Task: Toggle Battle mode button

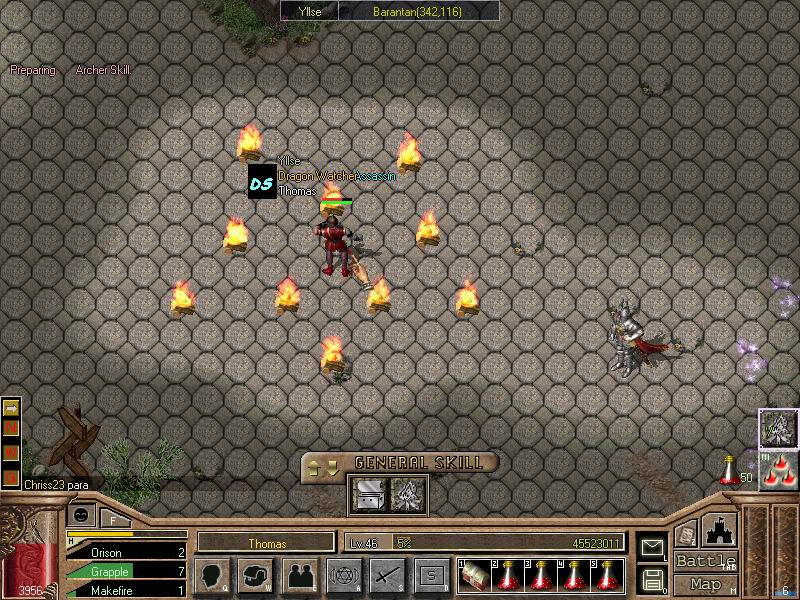Action: coord(706,561)
